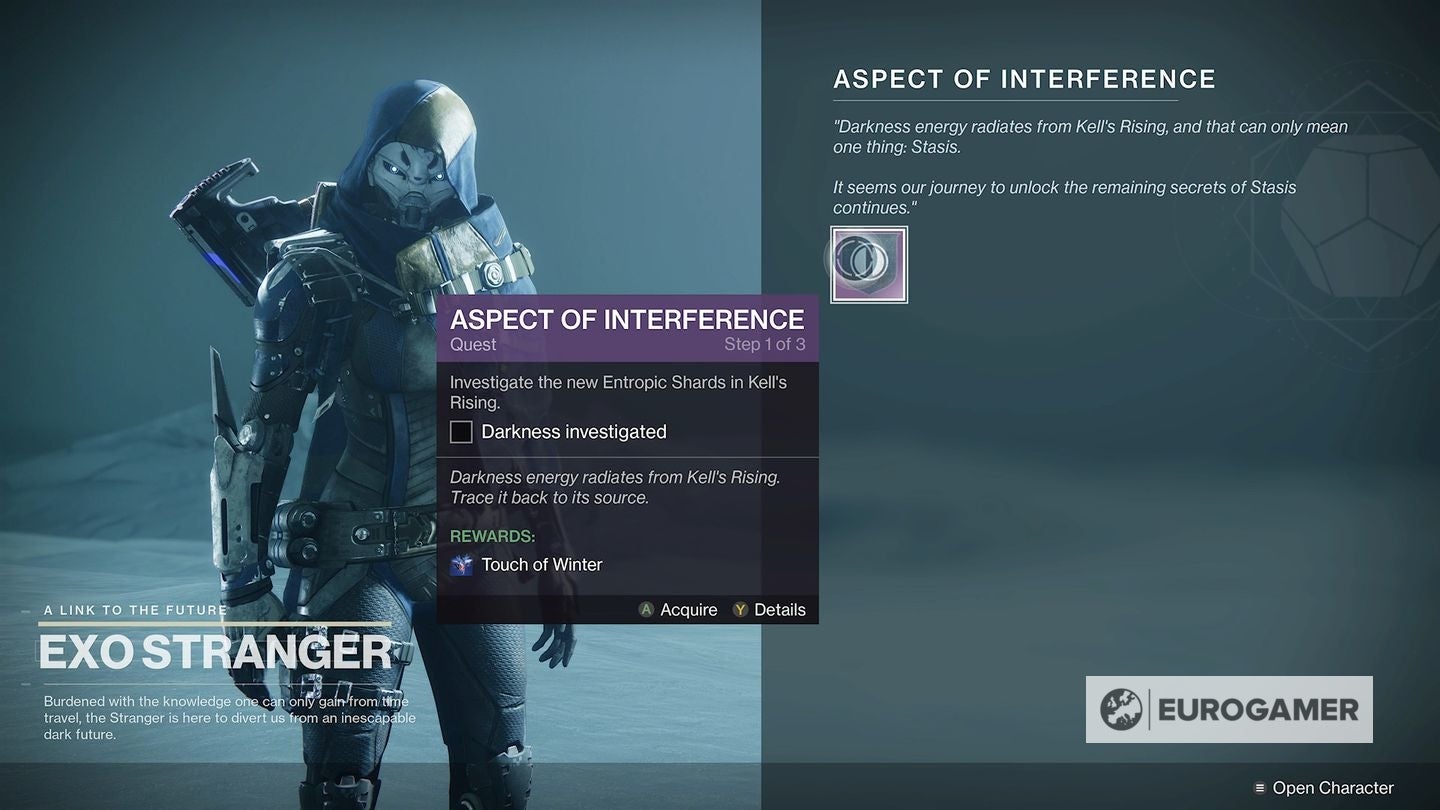This screenshot has height=810, width=1440.
Task: Click the circular Acquire button prompt icon
Action: 648,609
